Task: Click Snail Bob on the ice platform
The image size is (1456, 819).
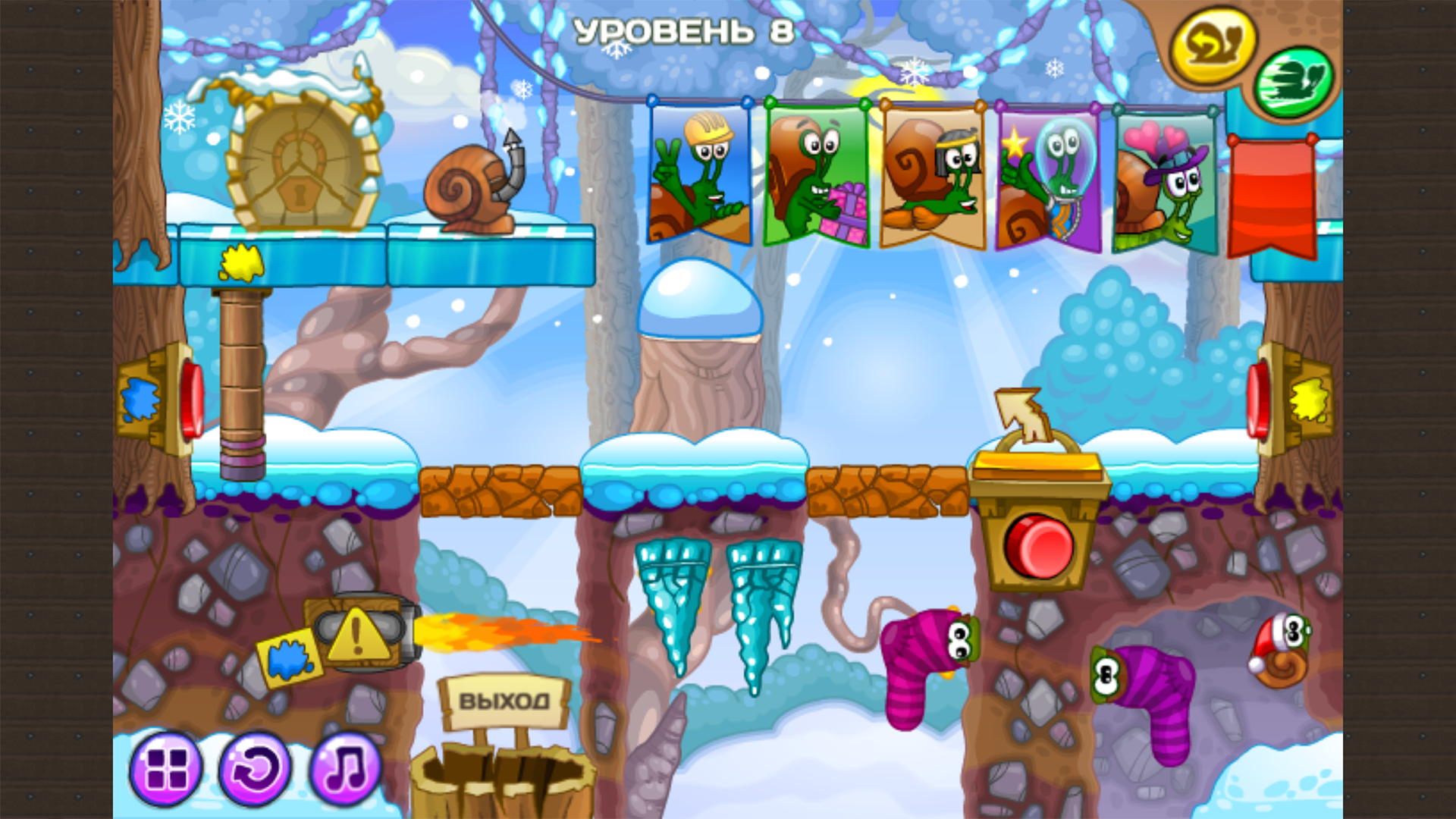Action: 466,190
